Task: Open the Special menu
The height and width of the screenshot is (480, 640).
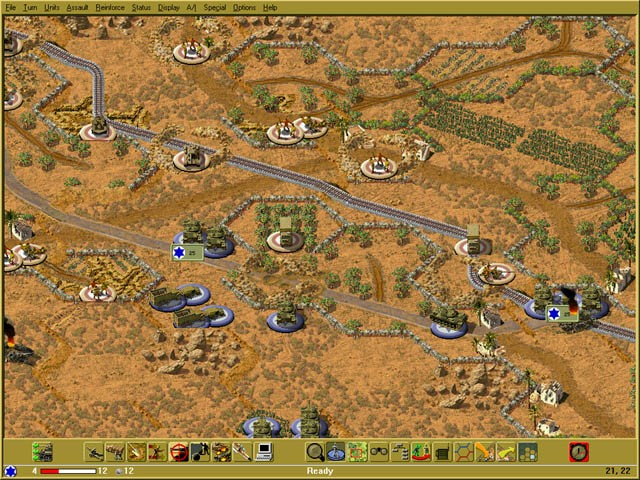Action: [214, 7]
